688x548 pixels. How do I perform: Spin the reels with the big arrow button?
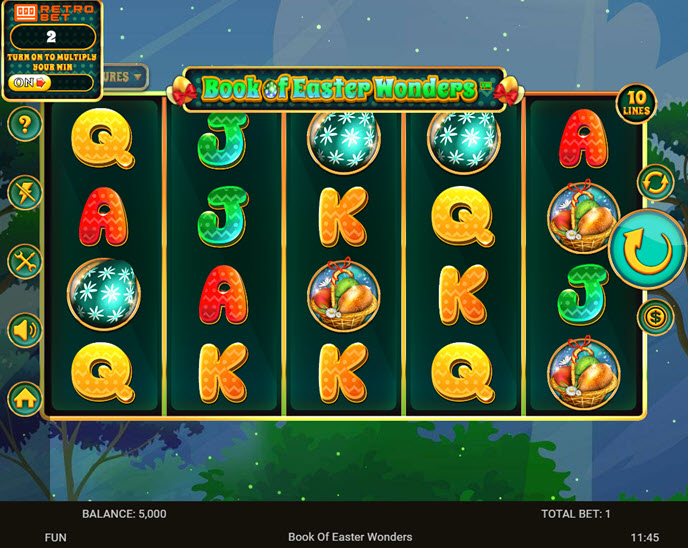pos(645,248)
